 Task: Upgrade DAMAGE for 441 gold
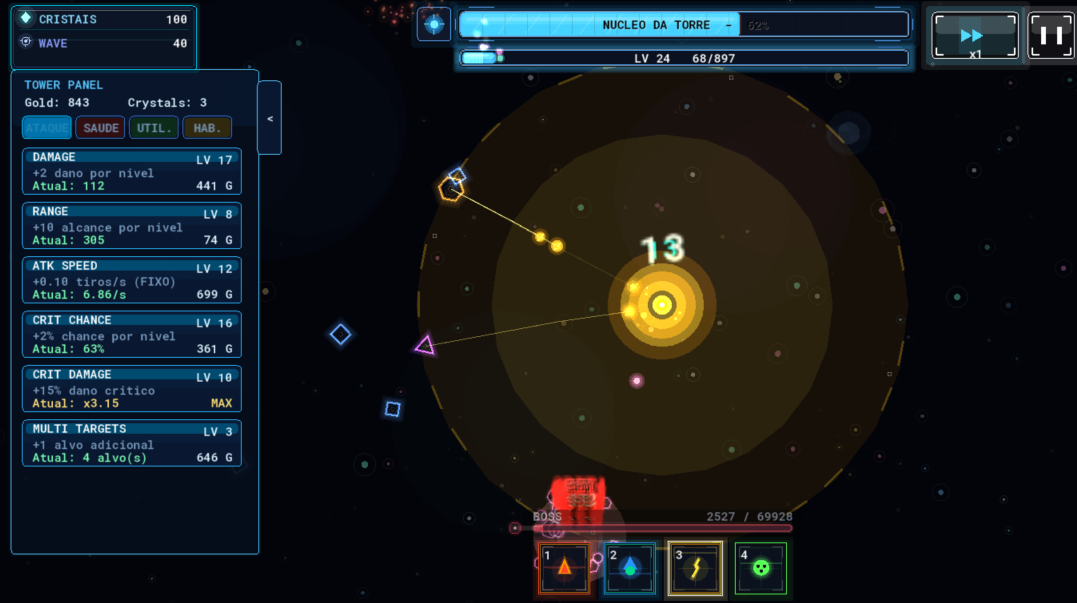[132, 171]
